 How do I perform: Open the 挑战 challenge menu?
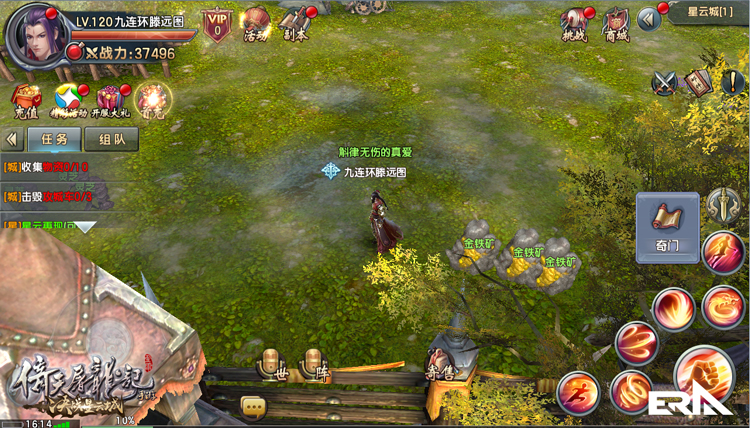point(574,24)
